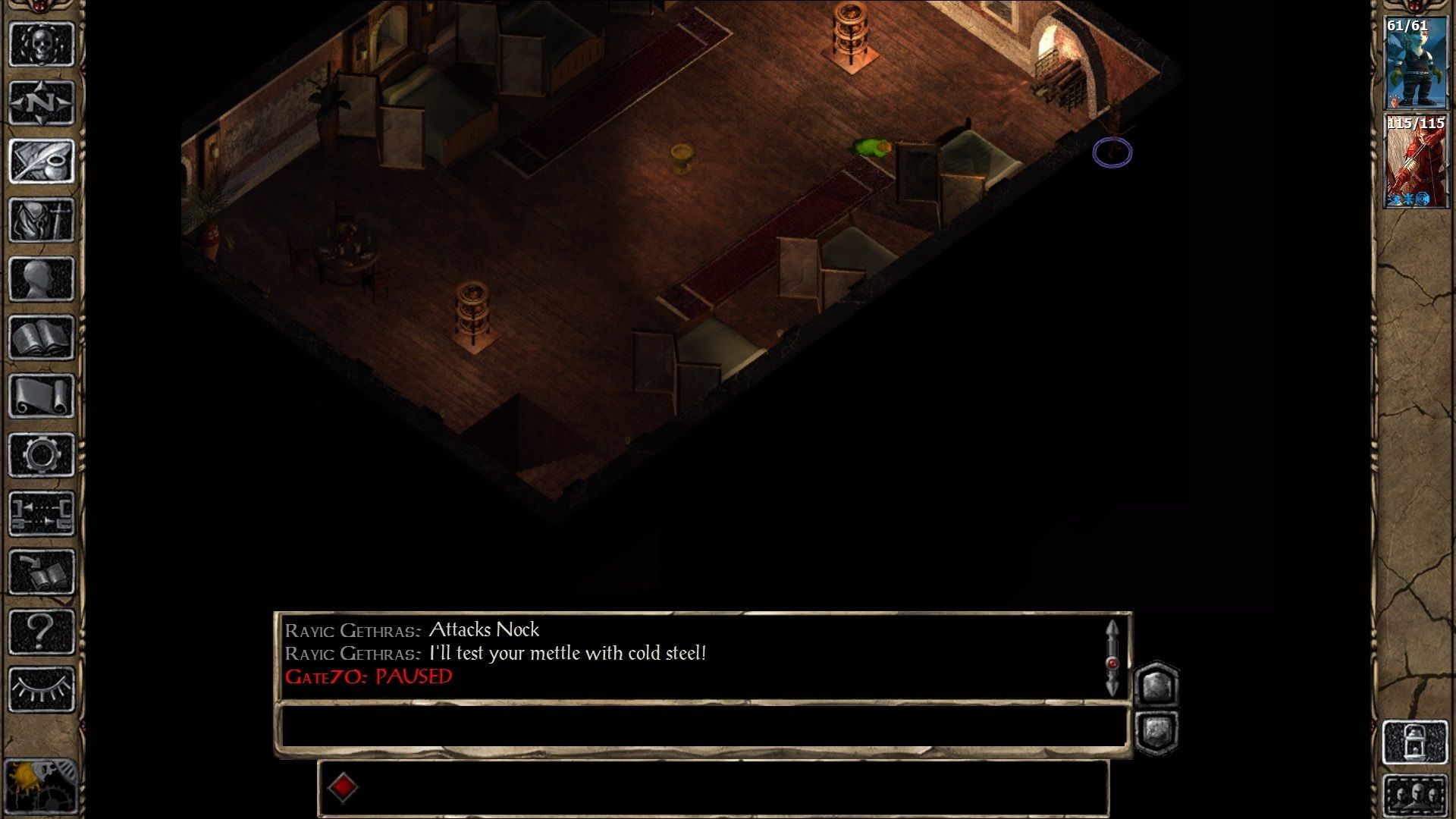Screen dimensions: 1456x819
Task: Open the character record head icon
Action: pyautogui.click(x=42, y=278)
